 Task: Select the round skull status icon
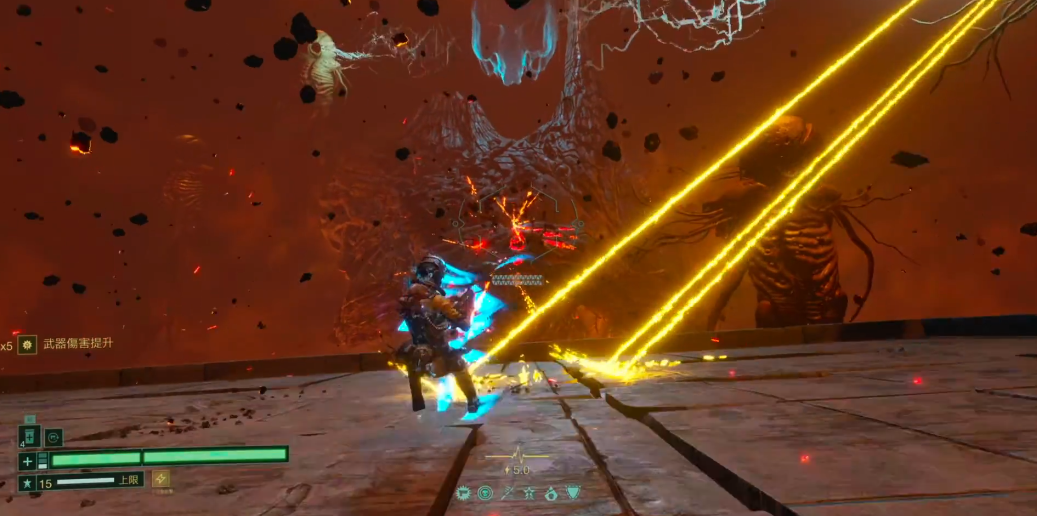485,492
